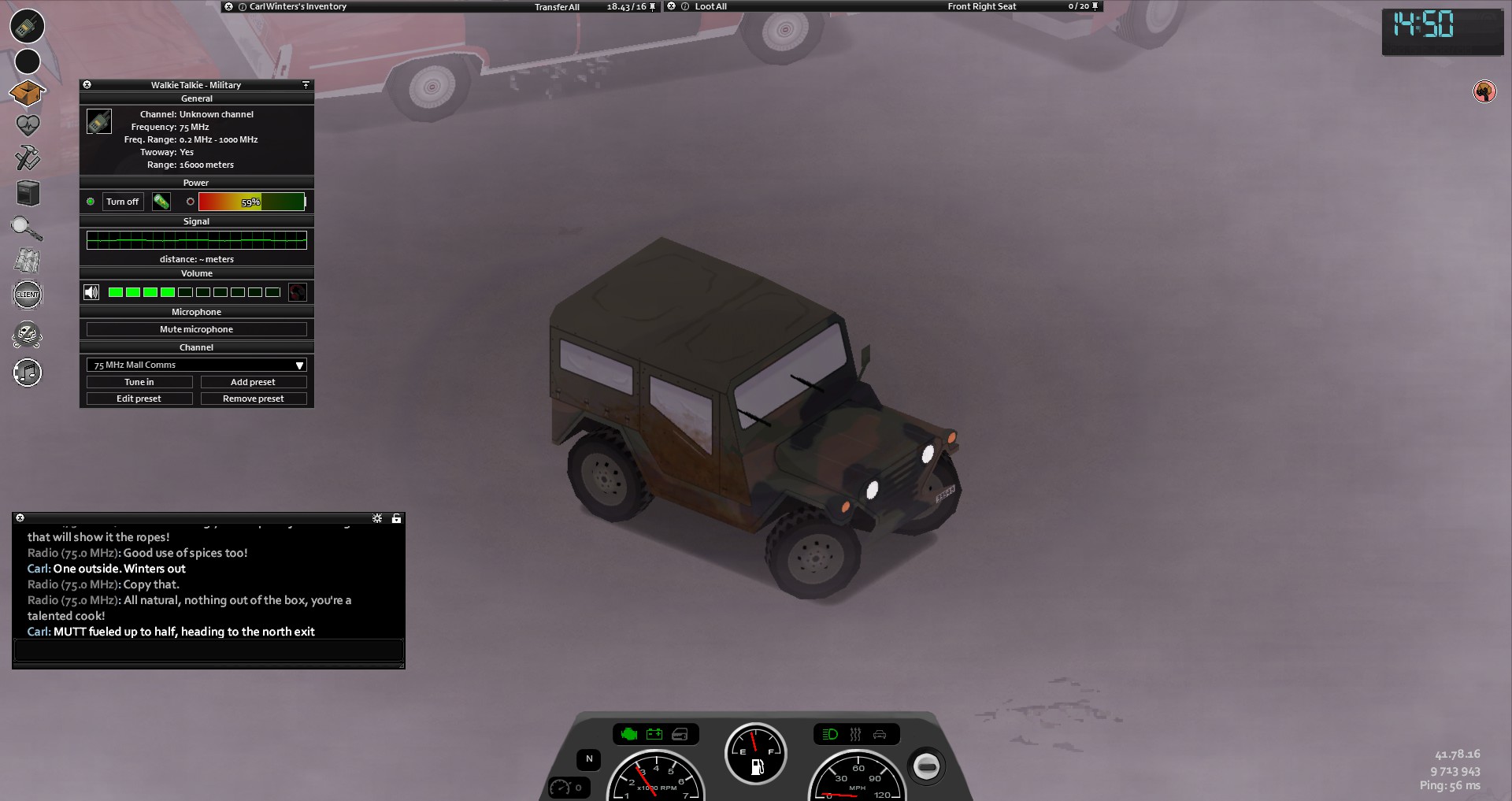Open the world map icon
The width and height of the screenshot is (1512, 801).
pyautogui.click(x=28, y=261)
